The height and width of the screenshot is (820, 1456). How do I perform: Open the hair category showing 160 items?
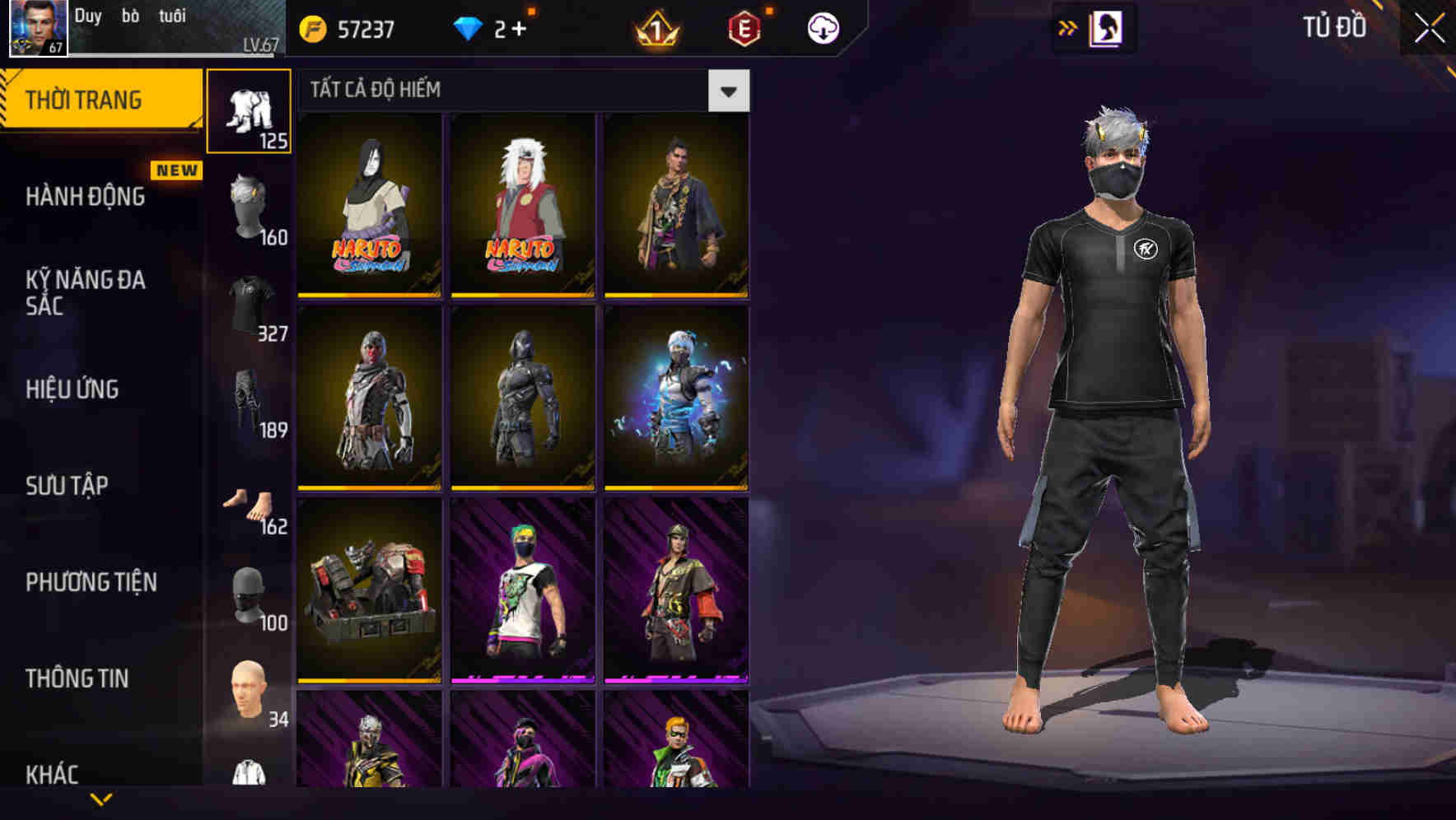tap(249, 206)
